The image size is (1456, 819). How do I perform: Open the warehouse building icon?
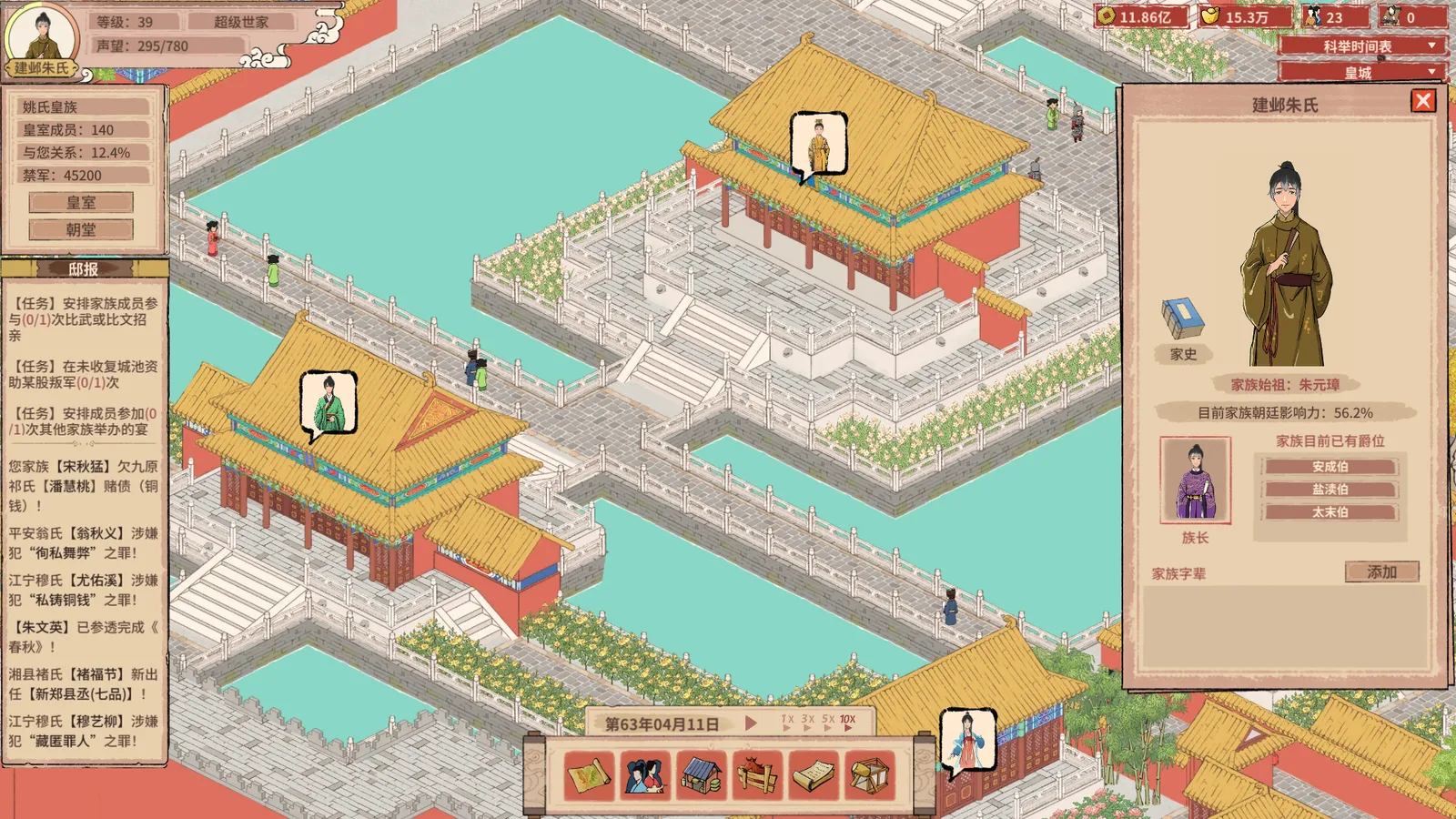[702, 776]
